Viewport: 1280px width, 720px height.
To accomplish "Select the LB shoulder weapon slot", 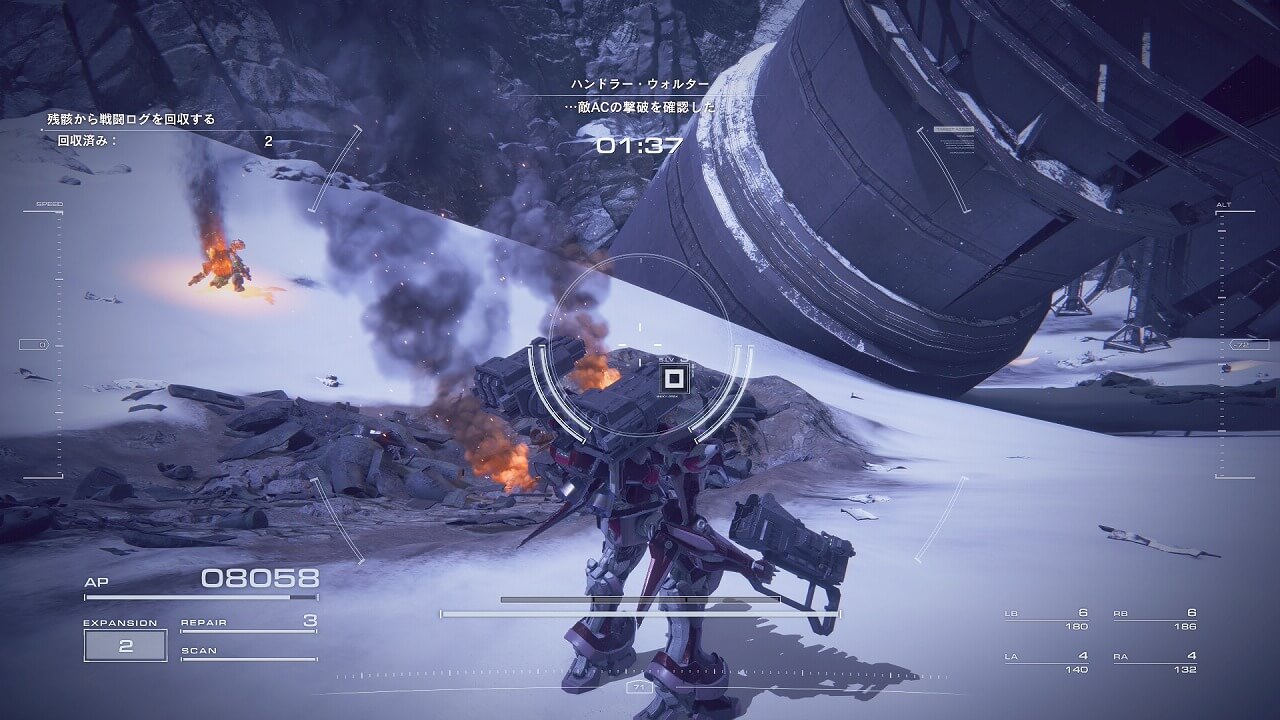I will pyautogui.click(x=1046, y=619).
